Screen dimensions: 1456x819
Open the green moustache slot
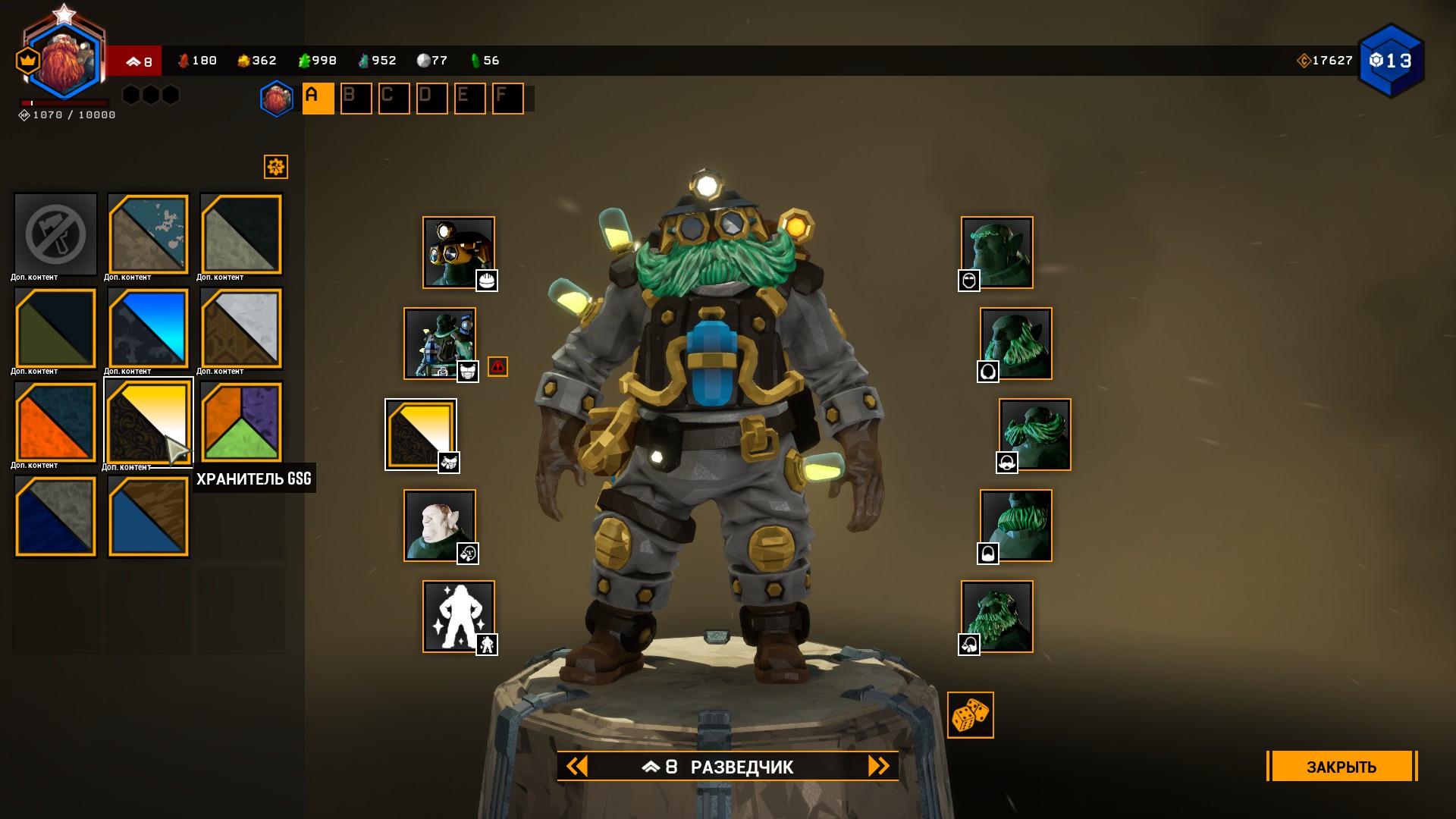pyautogui.click(x=1034, y=435)
